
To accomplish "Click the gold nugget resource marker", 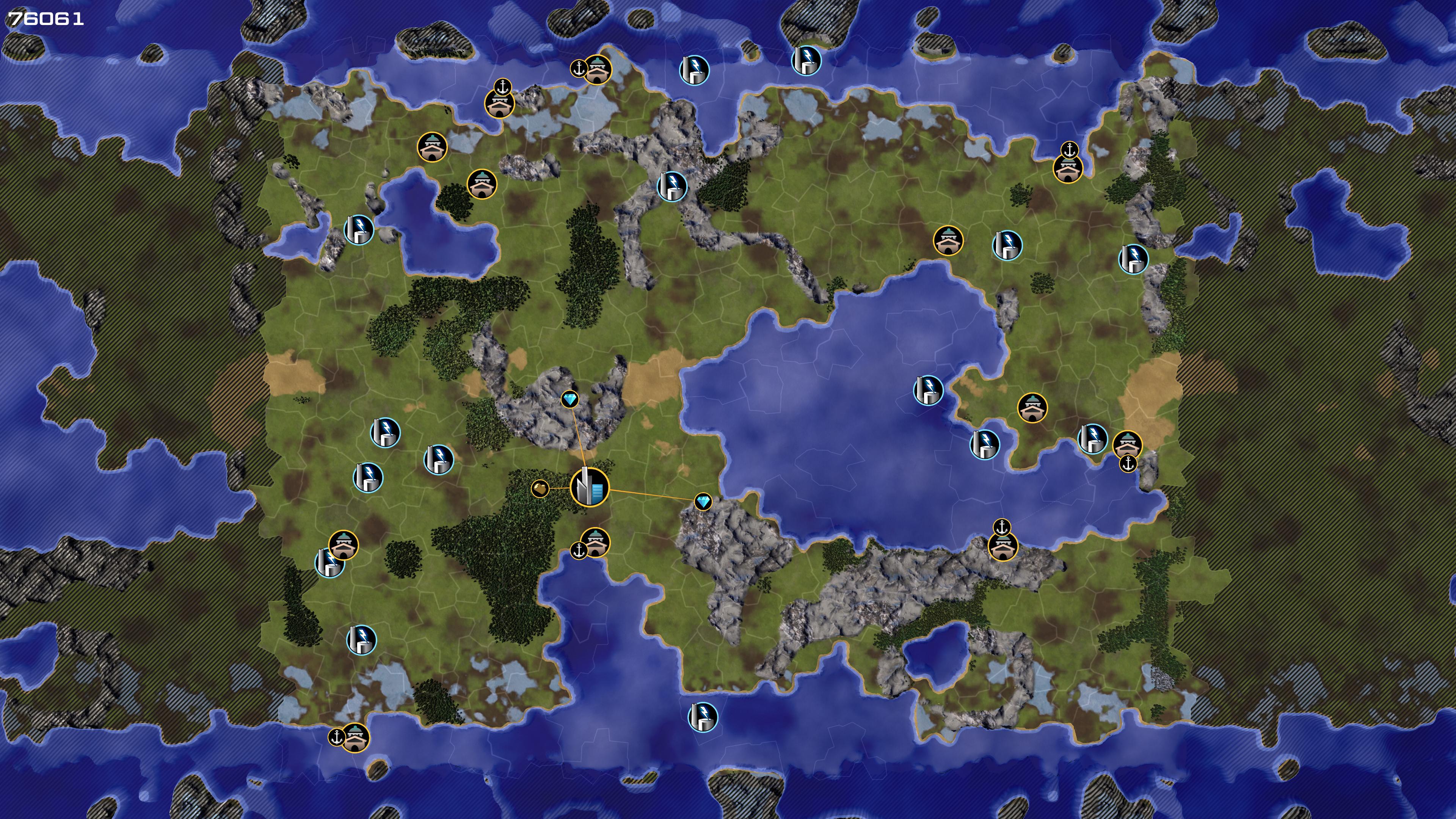I will click(x=540, y=488).
